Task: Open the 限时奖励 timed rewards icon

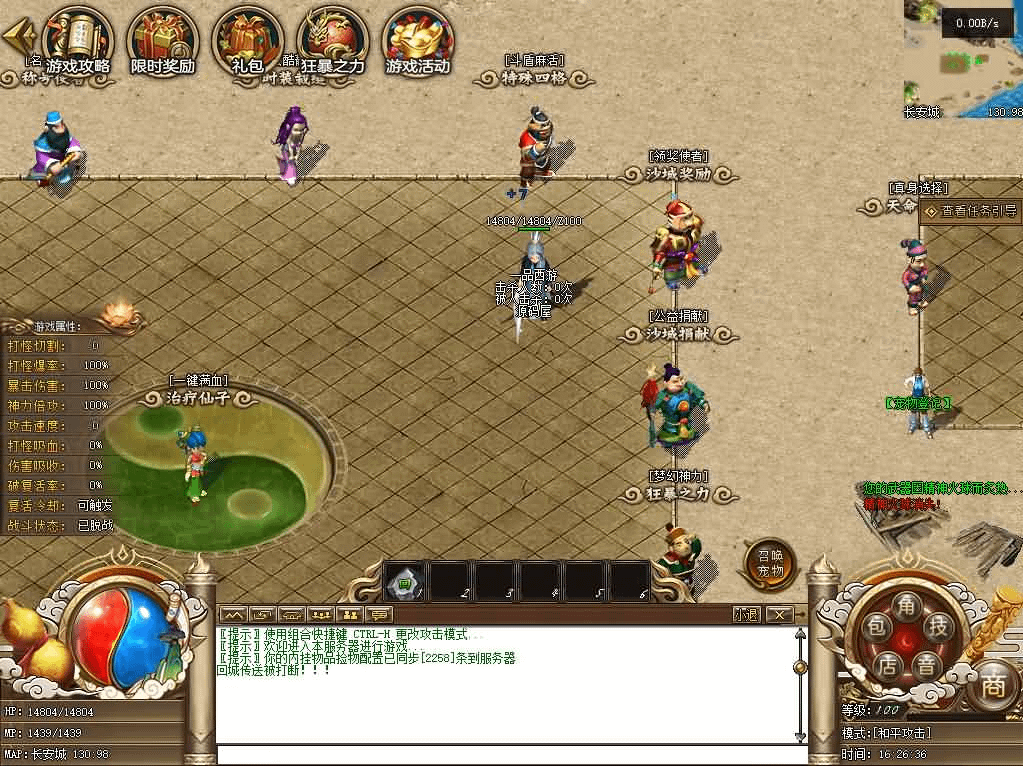Action: click(x=163, y=38)
